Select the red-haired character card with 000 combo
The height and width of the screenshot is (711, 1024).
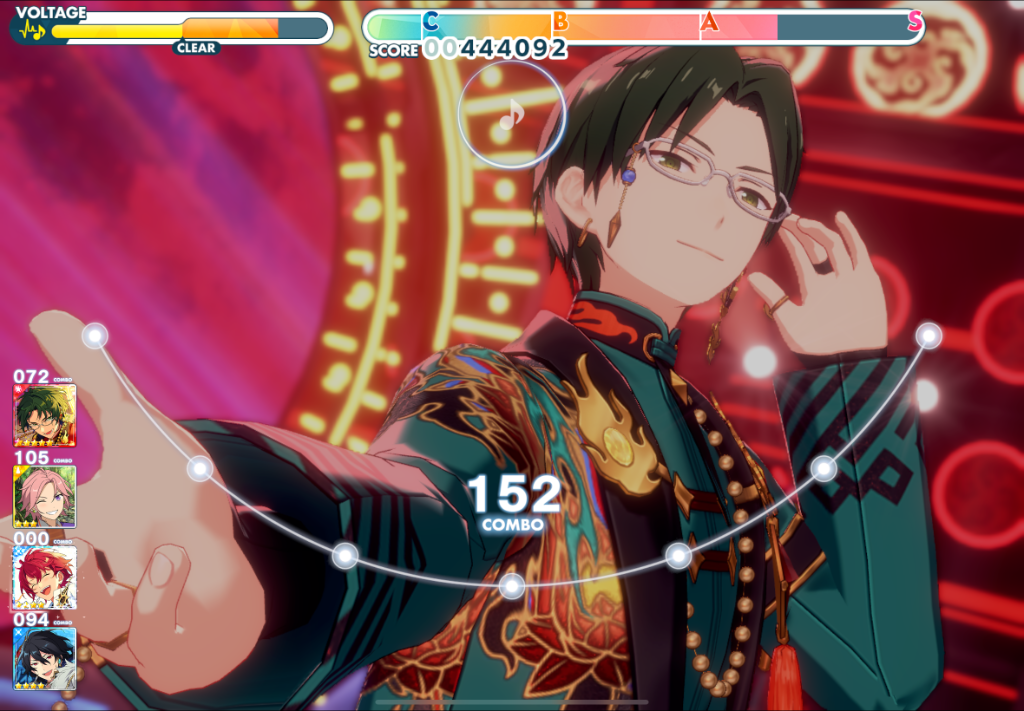[x=44, y=578]
